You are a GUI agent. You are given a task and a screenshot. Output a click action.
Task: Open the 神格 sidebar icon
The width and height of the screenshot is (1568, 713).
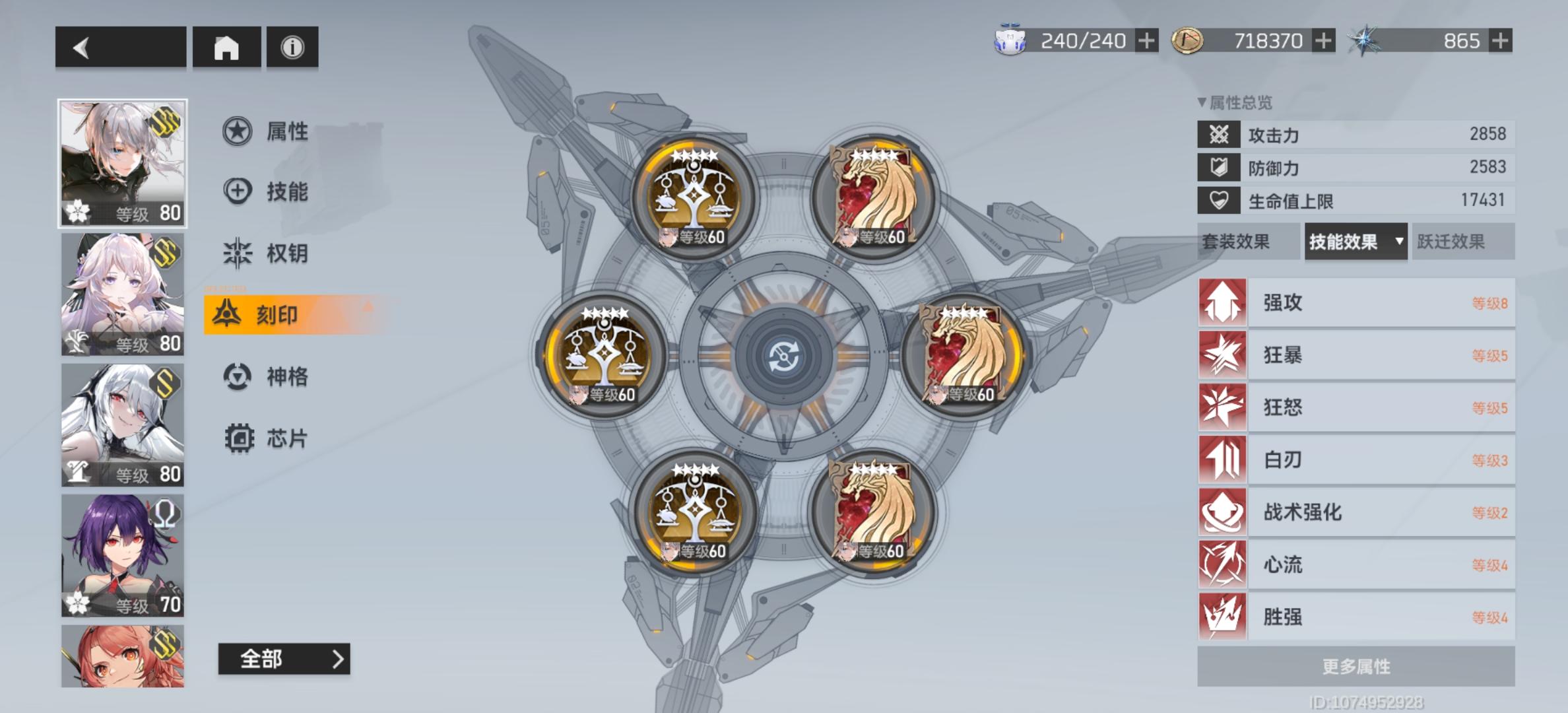coord(236,376)
